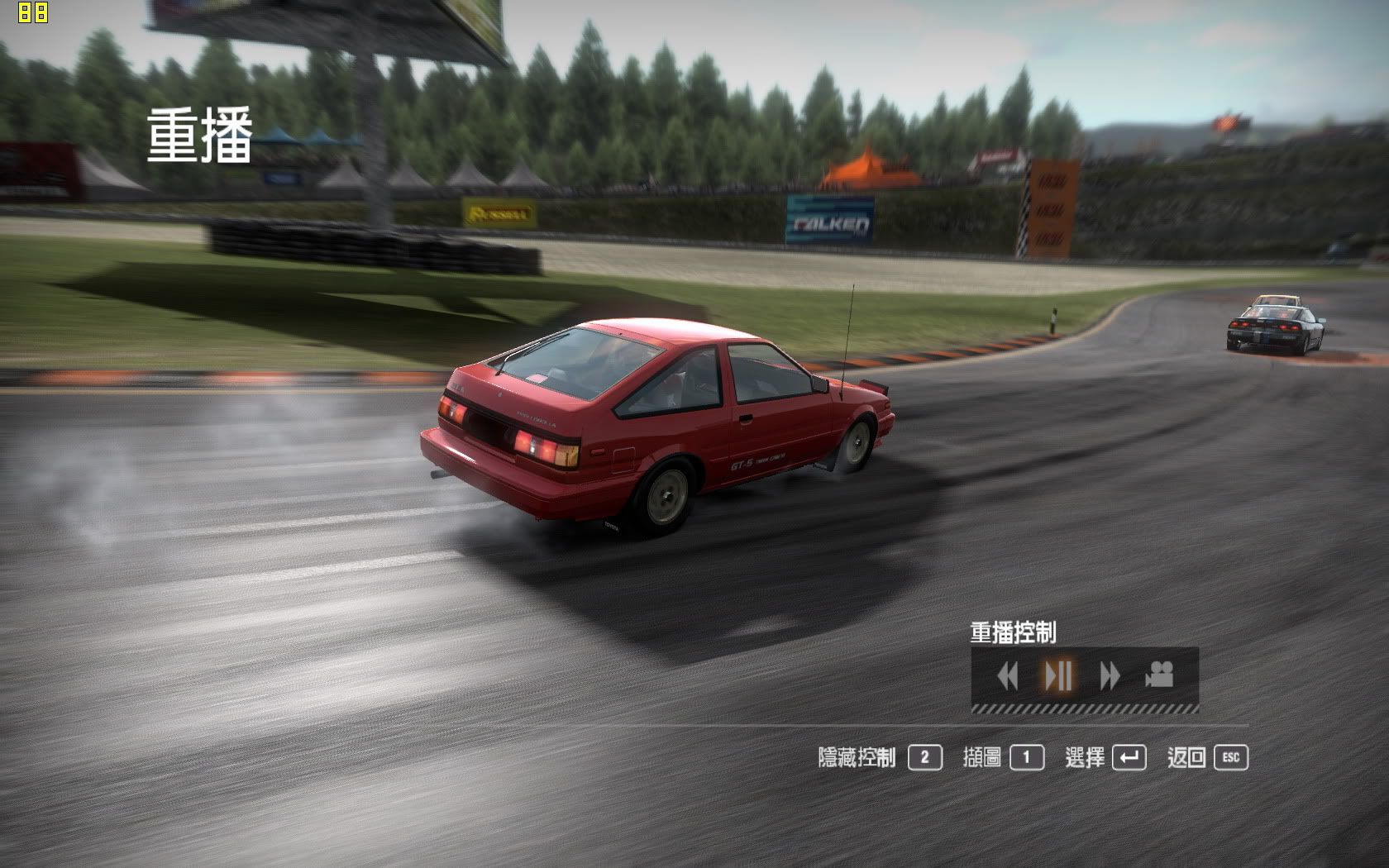Click the 選擇 confirm option
The image size is (1389, 868).
point(1105,757)
